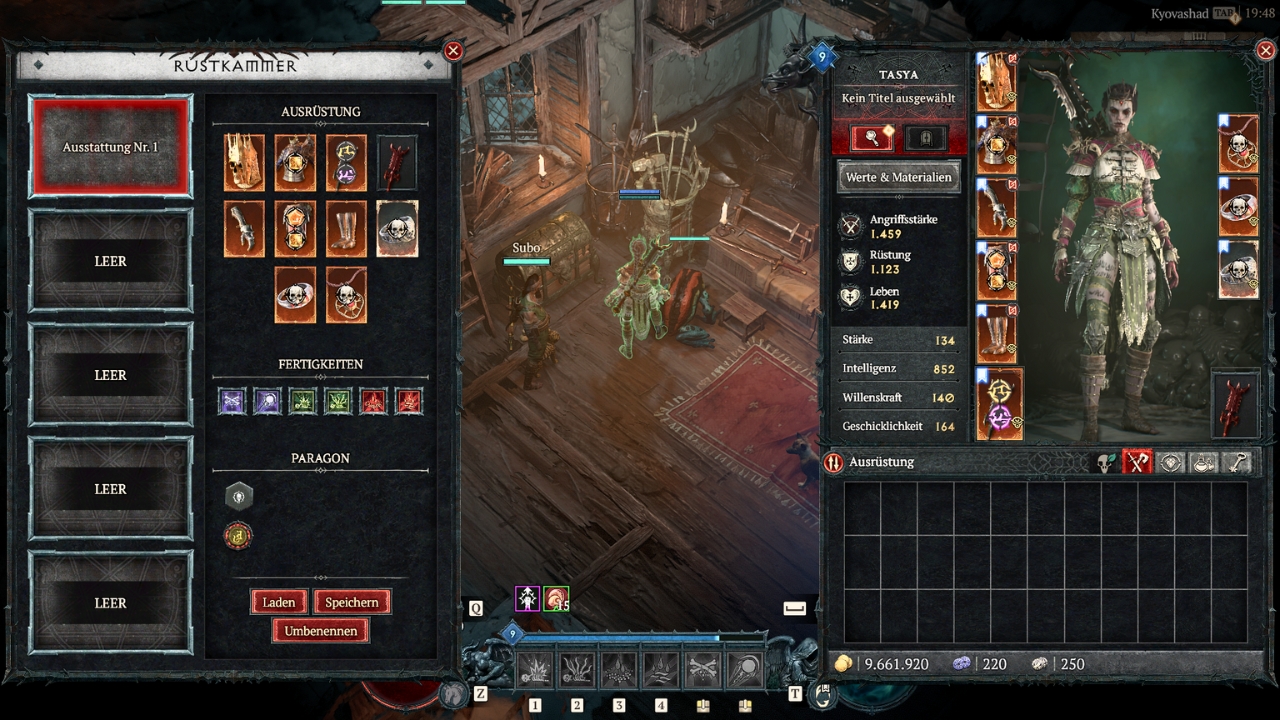
Task: Select the skull-and-leaf inventory tab
Action: 1104,462
